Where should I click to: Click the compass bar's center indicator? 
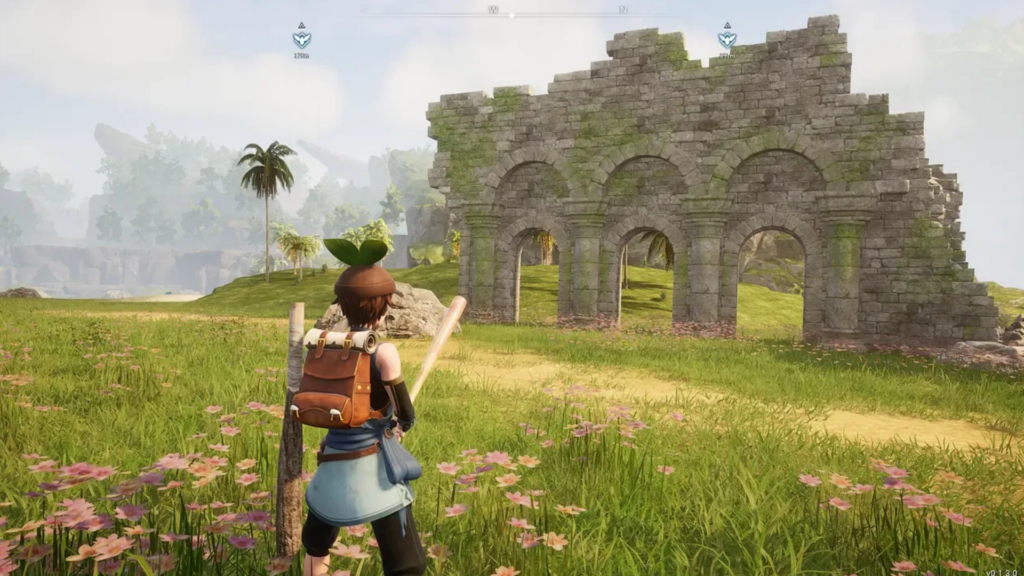(512, 14)
